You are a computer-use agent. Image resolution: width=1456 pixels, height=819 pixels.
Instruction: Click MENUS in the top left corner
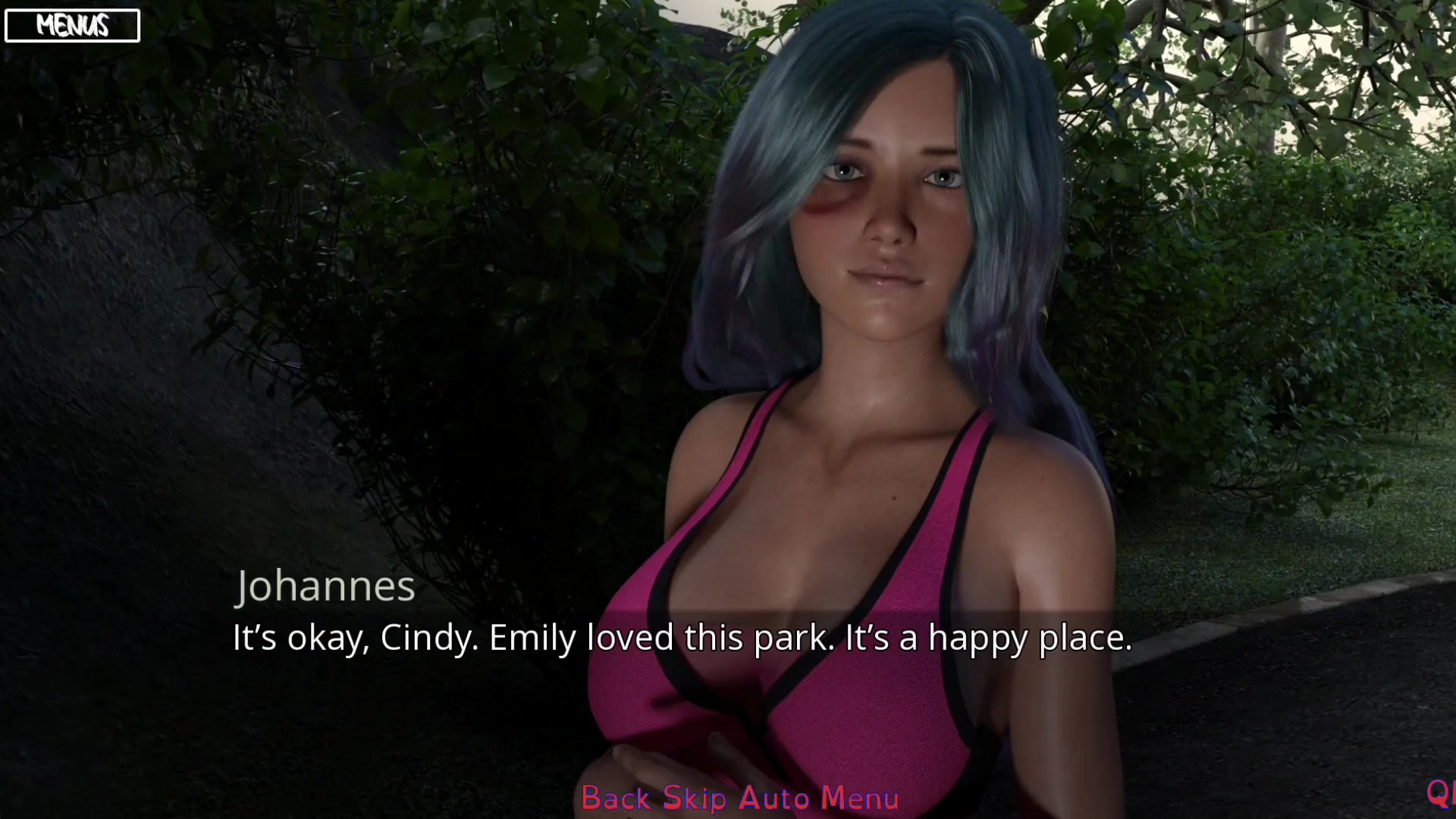72,25
